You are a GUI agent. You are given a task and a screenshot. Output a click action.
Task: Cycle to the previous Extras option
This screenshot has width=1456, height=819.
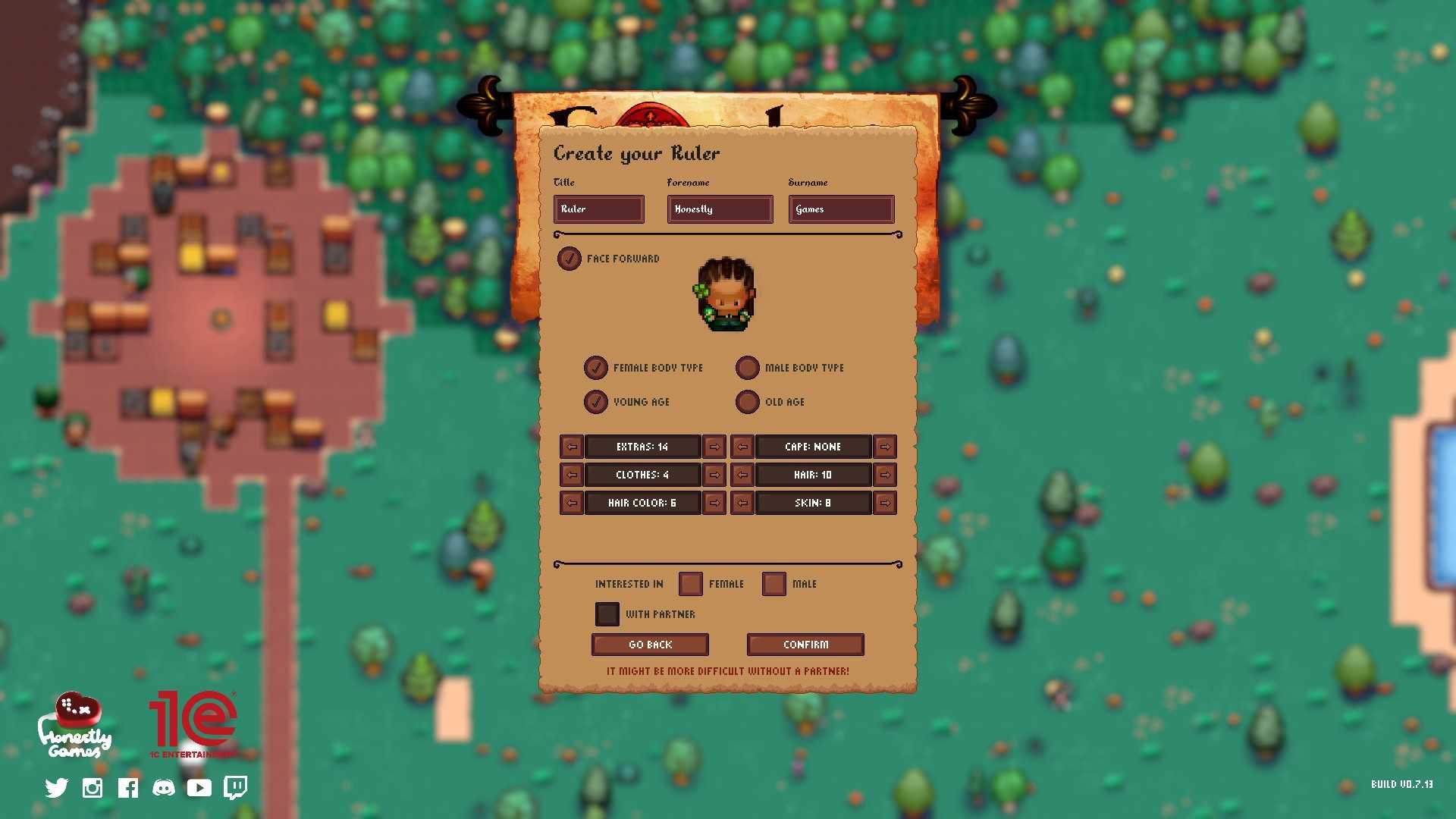571,447
